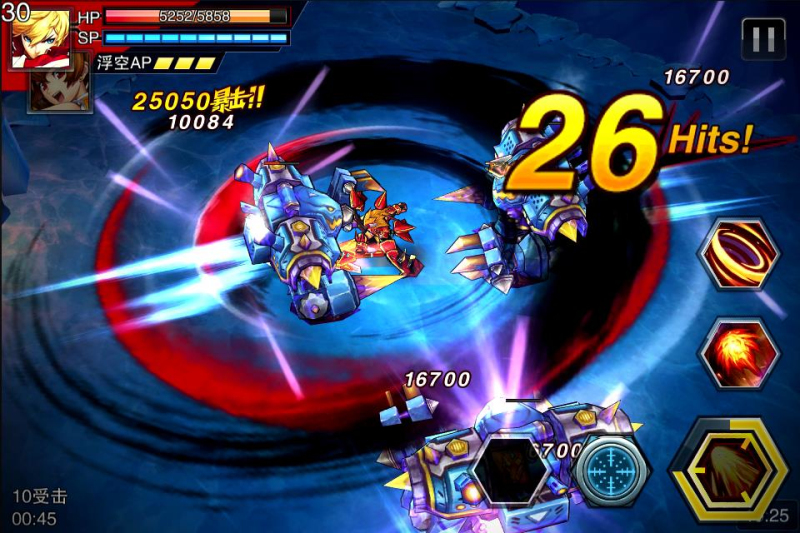The image size is (800, 533).
Task: Tap the blonde hero portrait
Action: coord(40,36)
